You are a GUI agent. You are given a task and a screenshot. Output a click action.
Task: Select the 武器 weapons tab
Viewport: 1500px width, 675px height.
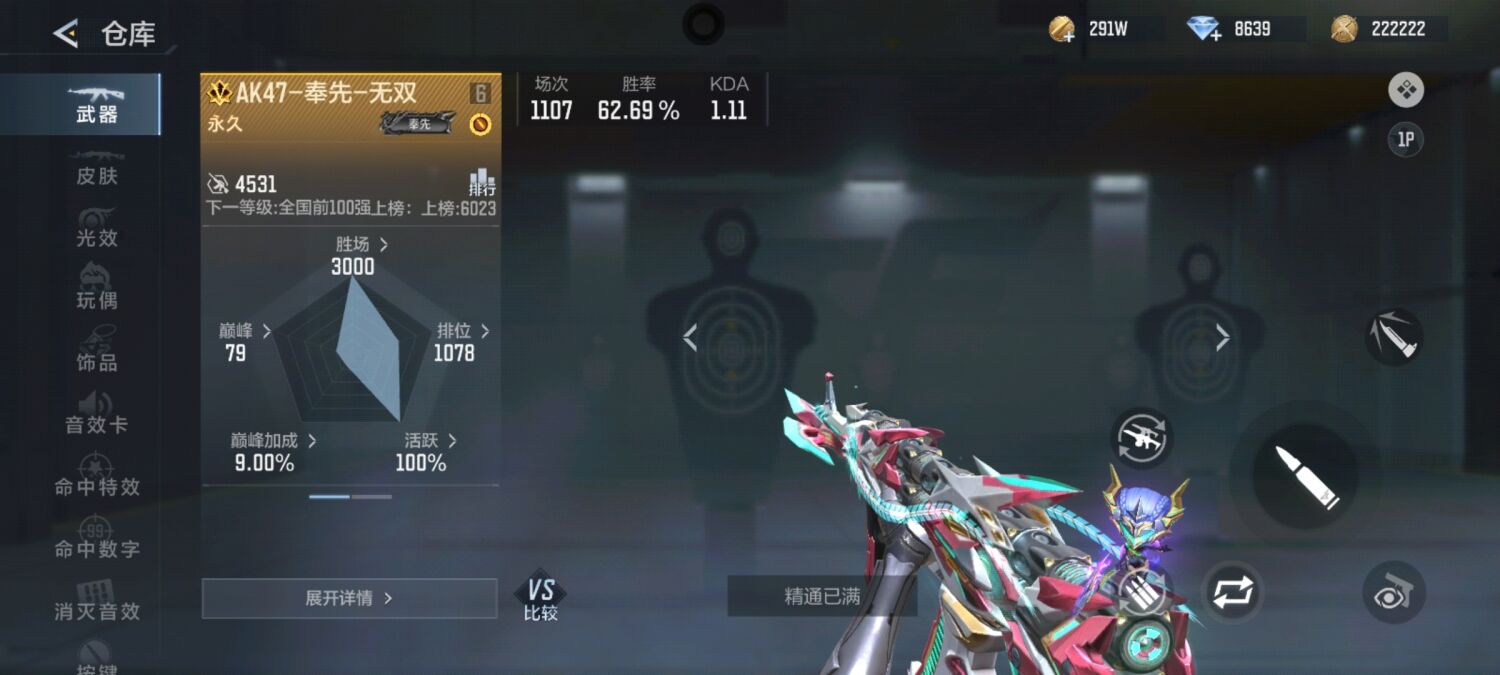96,103
